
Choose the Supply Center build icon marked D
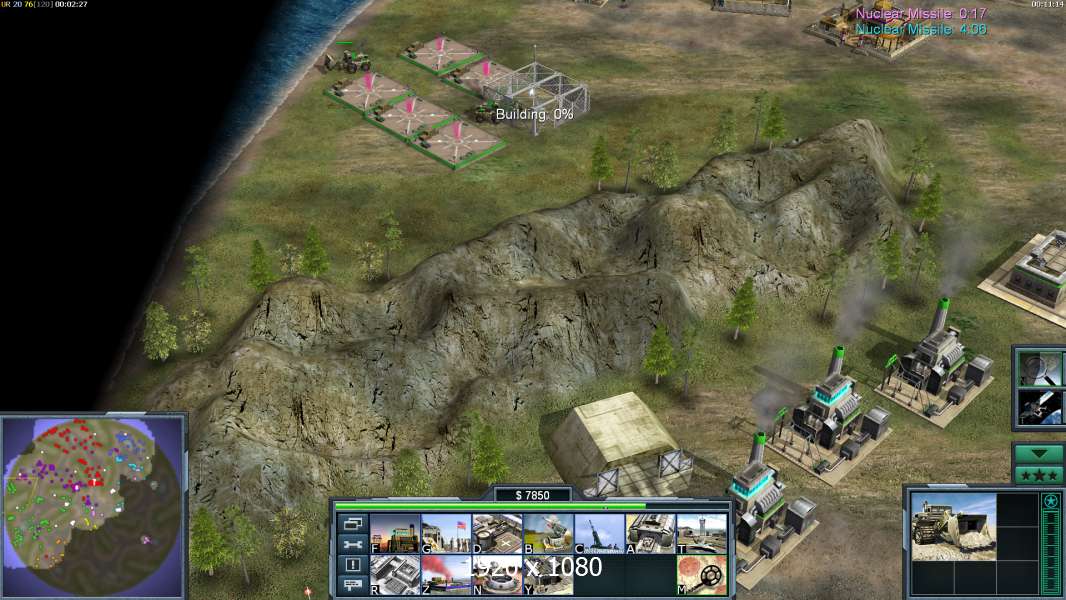[497, 533]
